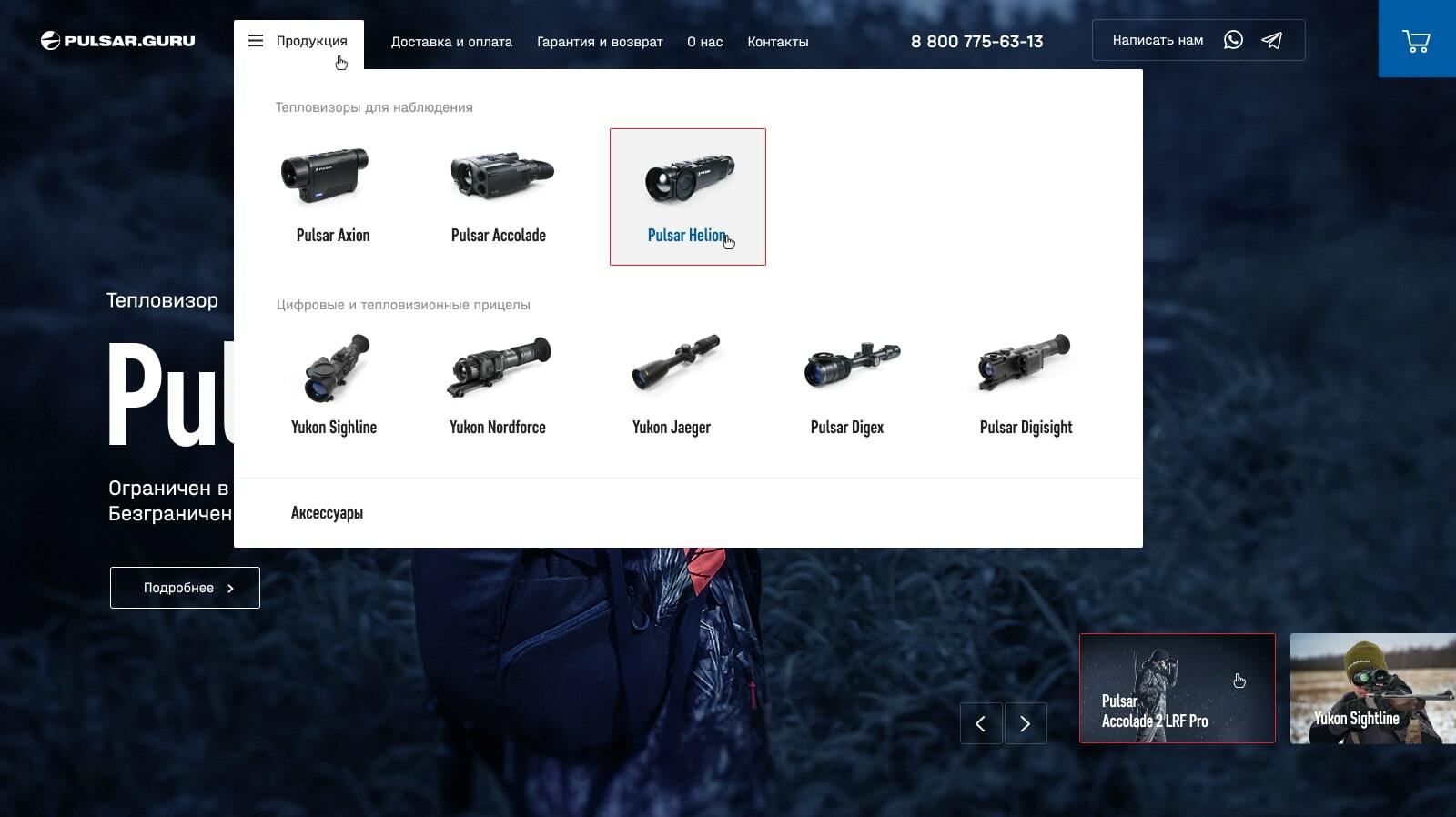Contact via Telegram paper plane icon
Screen dimensions: 1456x817
pos(1272,40)
